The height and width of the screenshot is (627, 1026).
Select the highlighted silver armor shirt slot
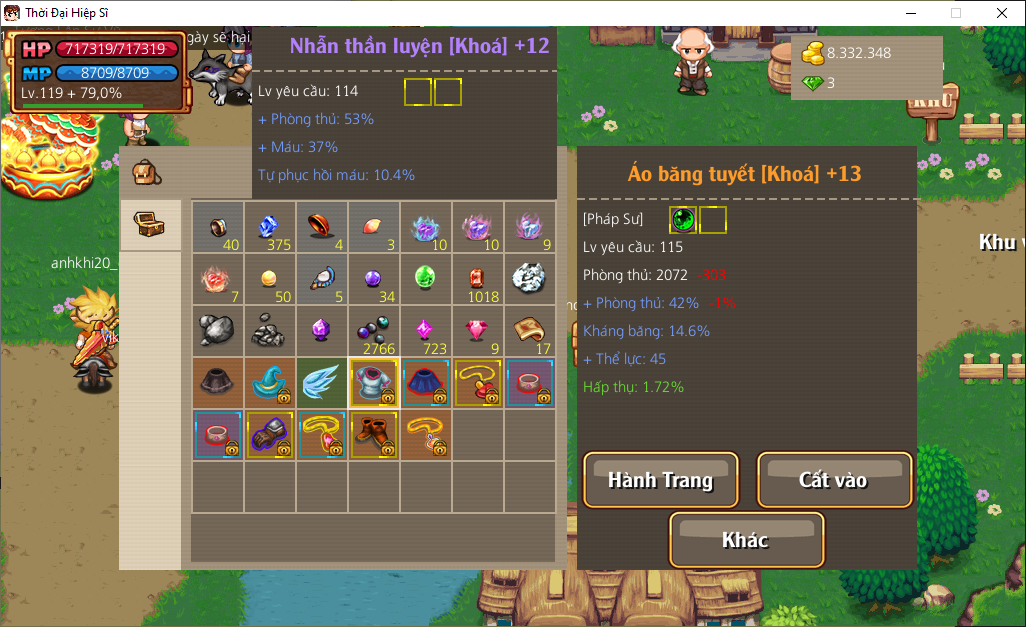coord(373,383)
